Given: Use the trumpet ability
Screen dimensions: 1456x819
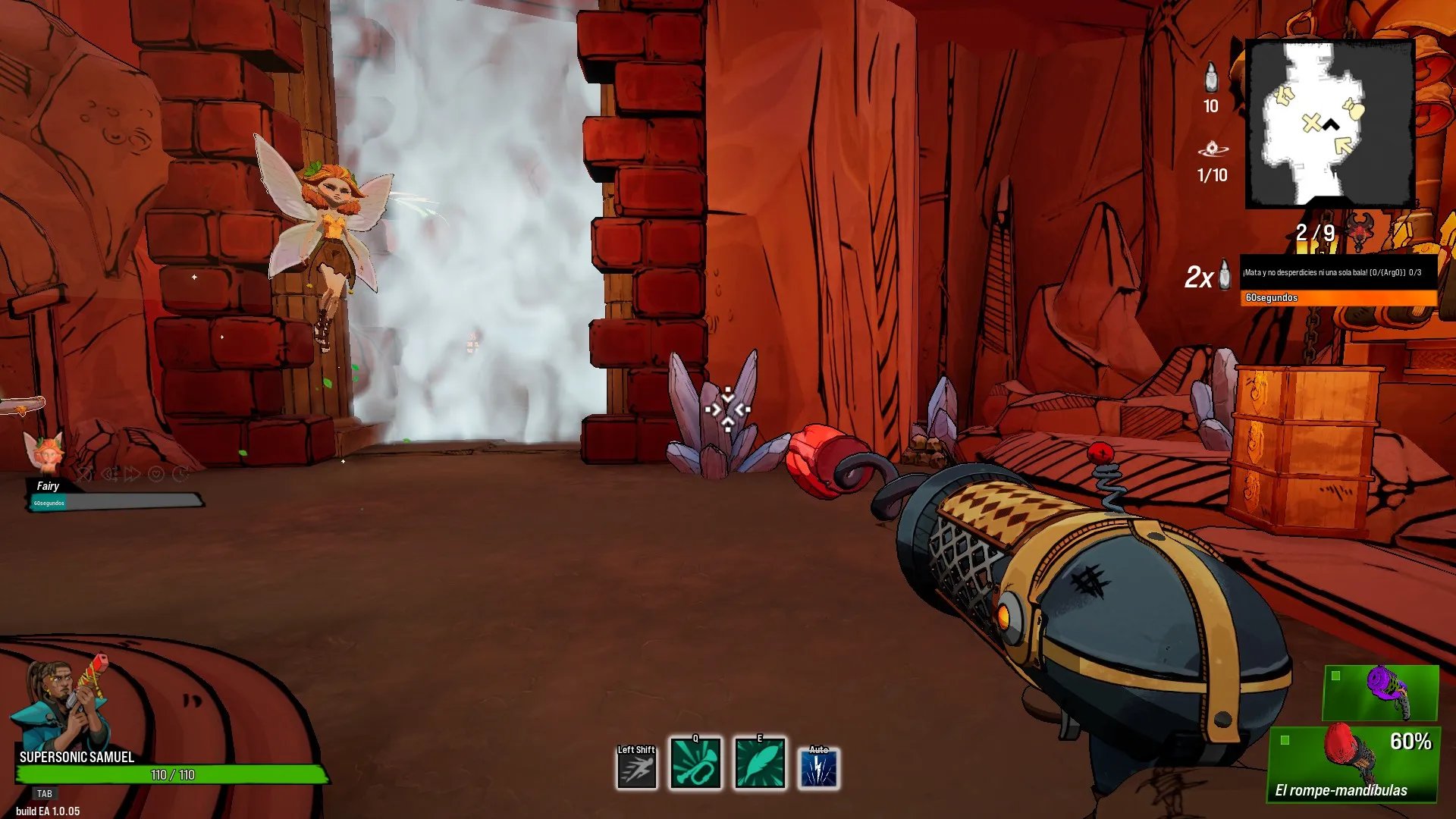Looking at the screenshot, I should 695,764.
